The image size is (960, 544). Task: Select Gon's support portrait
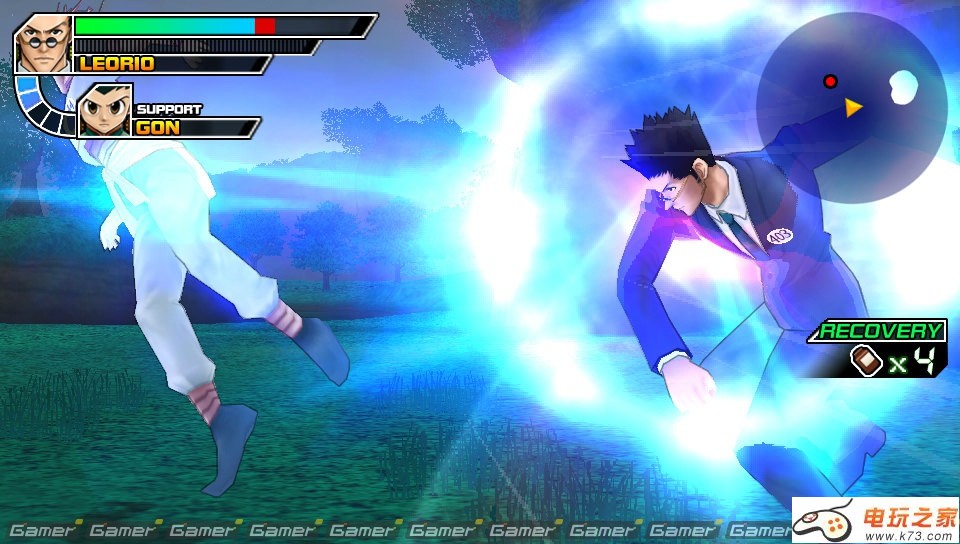(104, 110)
